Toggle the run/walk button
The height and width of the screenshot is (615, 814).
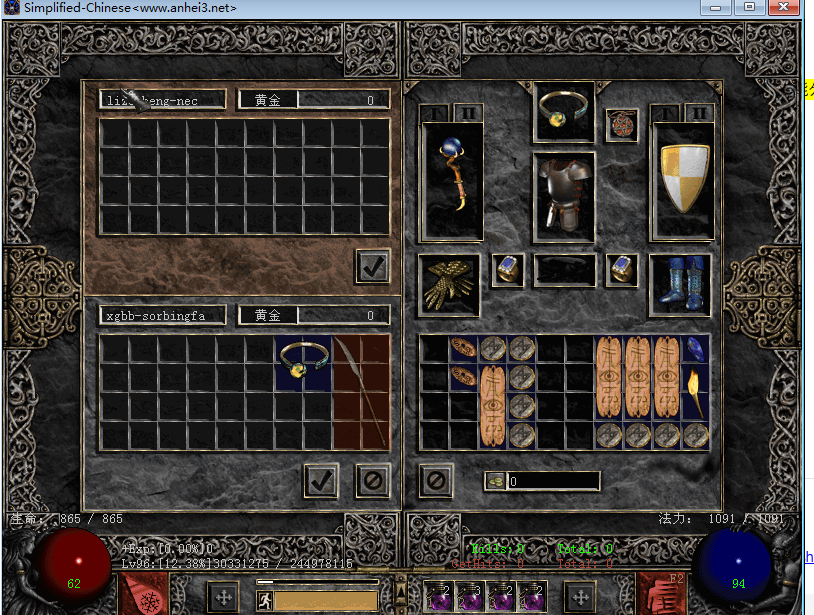click(x=266, y=600)
